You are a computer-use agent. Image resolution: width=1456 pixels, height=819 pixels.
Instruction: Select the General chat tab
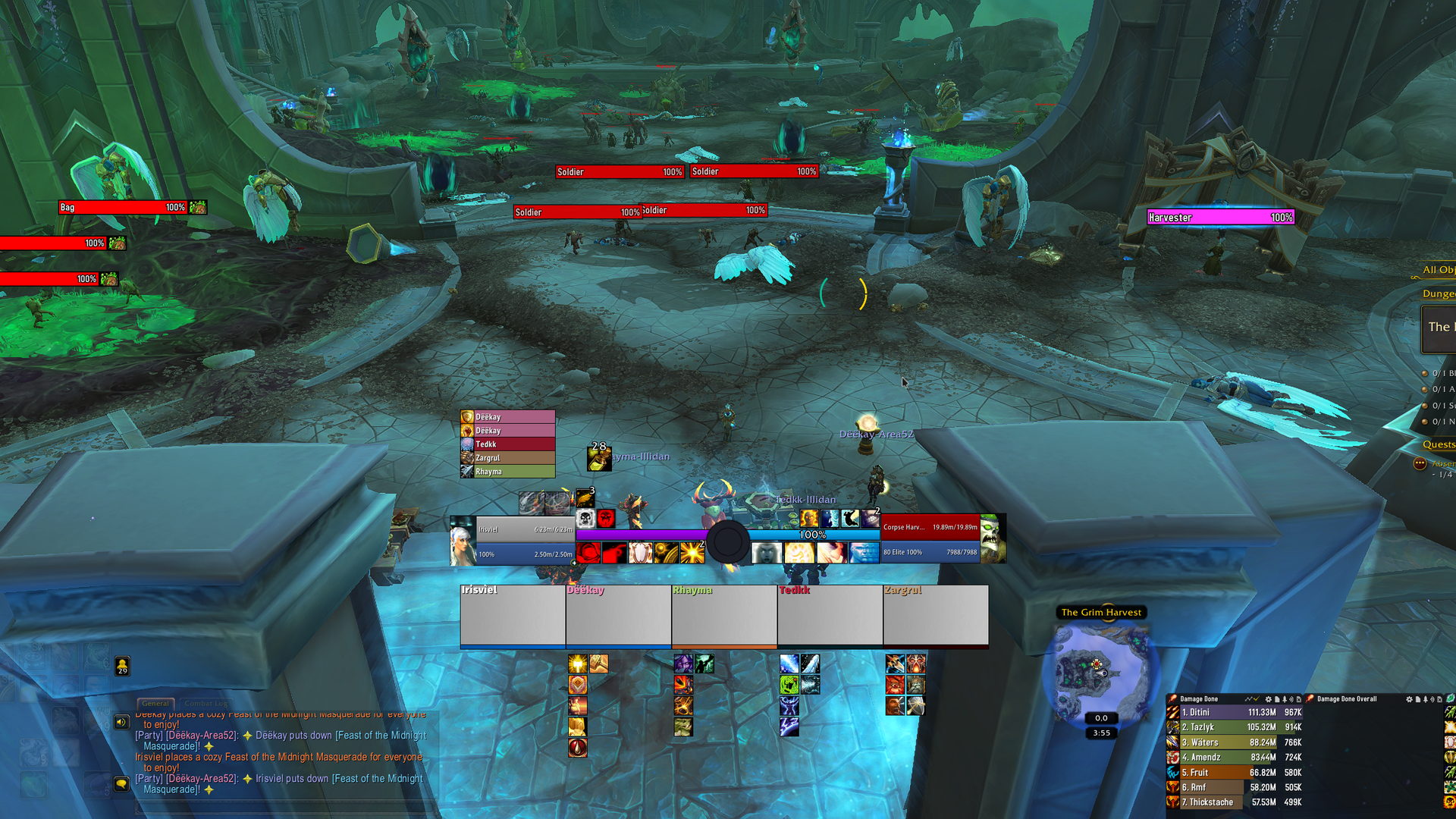click(x=155, y=703)
